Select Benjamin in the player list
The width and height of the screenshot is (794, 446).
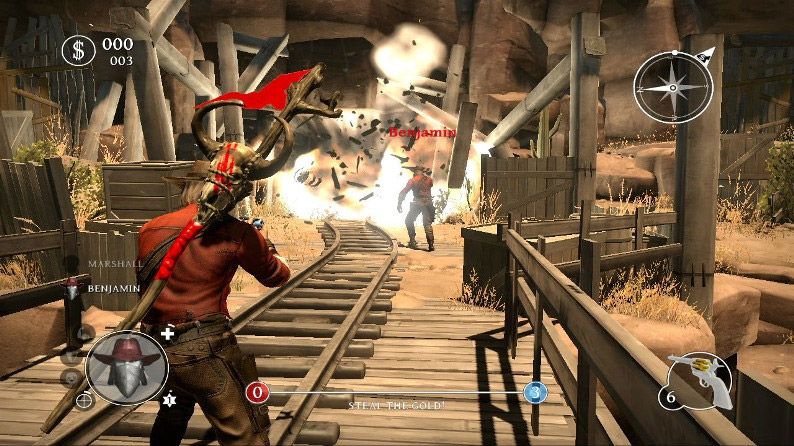coord(113,287)
